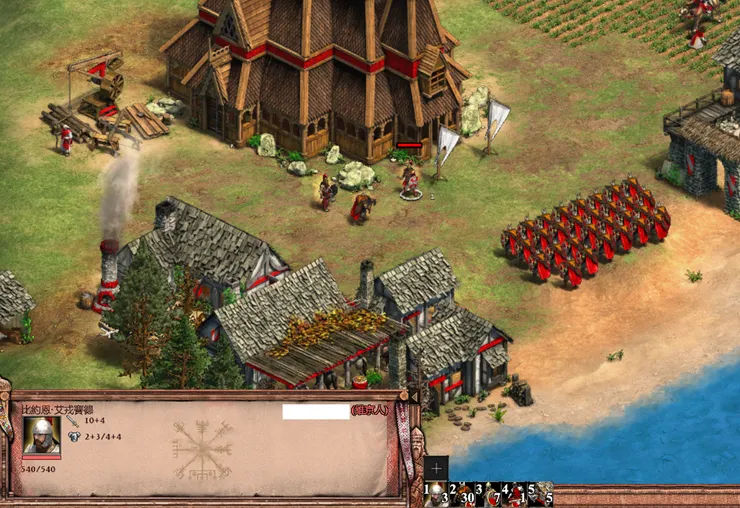The image size is (740, 508).
Task: Click the selected hero's portrait
Action: [41, 435]
